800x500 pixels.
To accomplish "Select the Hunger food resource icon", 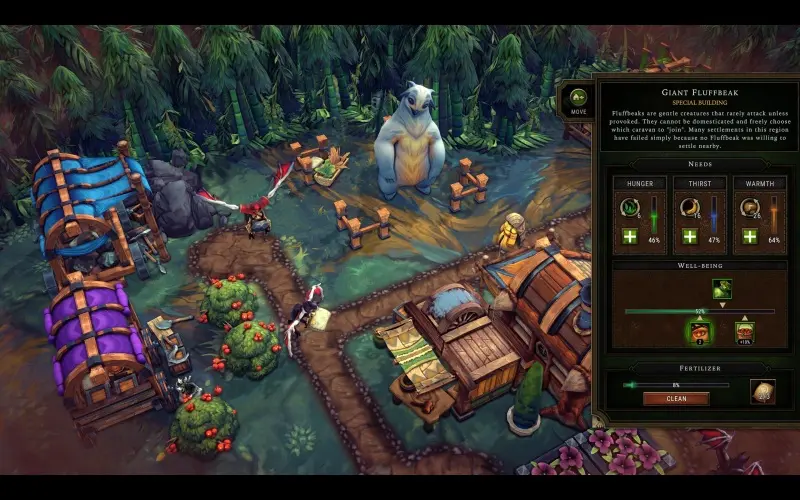I will click(630, 208).
